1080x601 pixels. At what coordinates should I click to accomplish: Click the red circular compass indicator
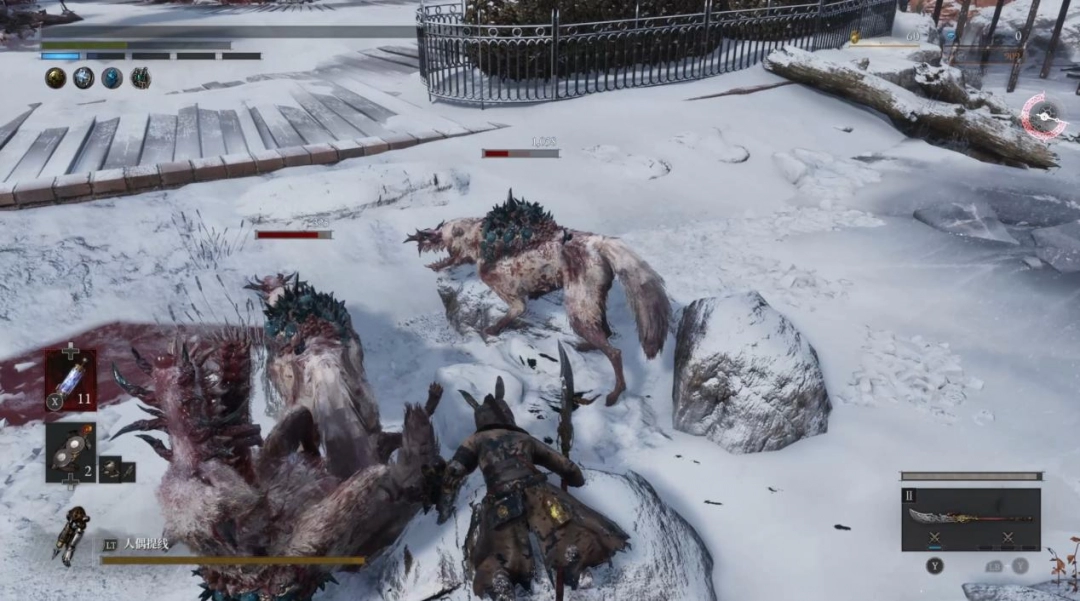pos(1043,116)
